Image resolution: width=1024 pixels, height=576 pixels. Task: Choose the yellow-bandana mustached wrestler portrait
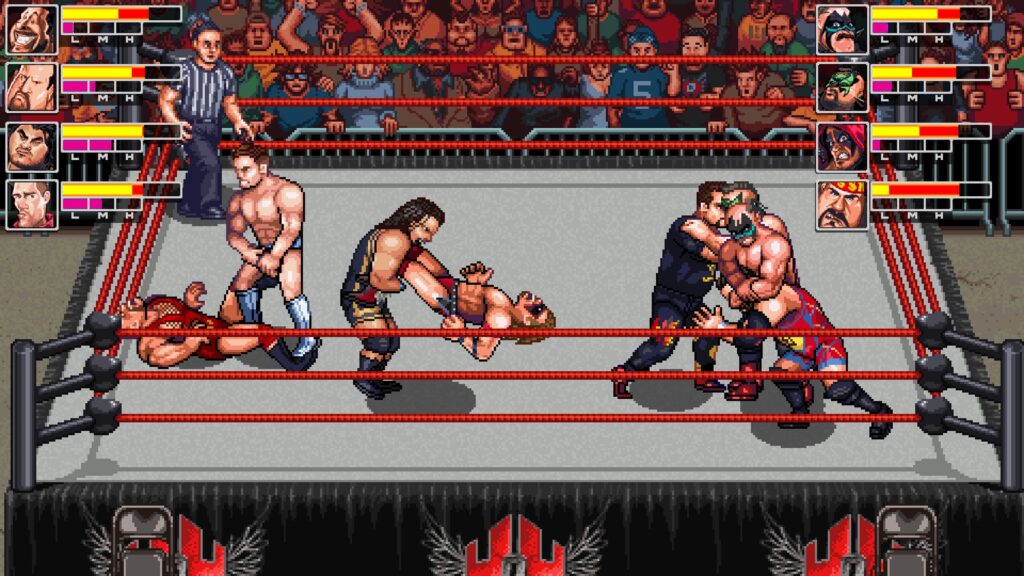[x=841, y=205]
